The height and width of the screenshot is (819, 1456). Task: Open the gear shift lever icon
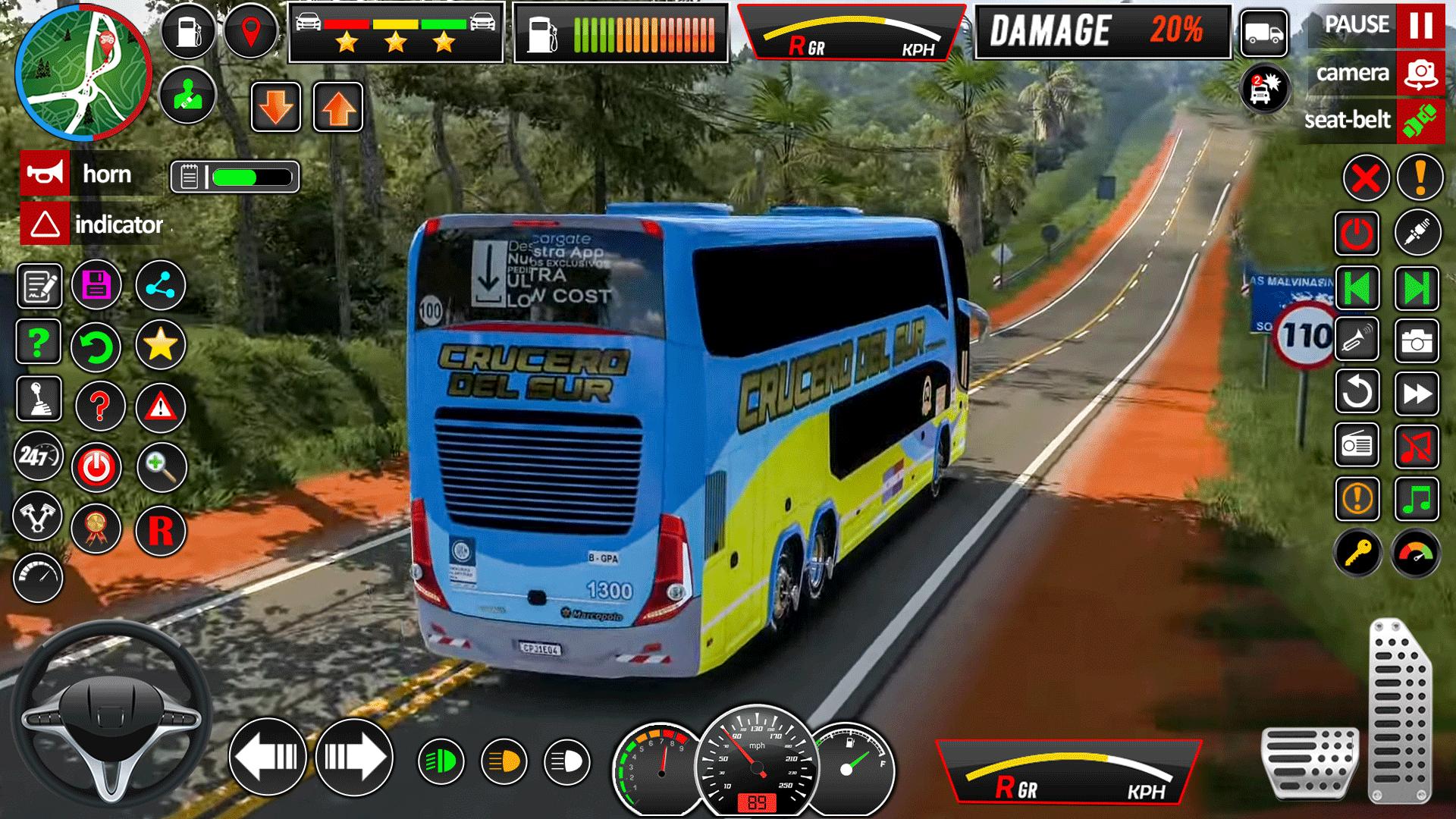click(39, 398)
